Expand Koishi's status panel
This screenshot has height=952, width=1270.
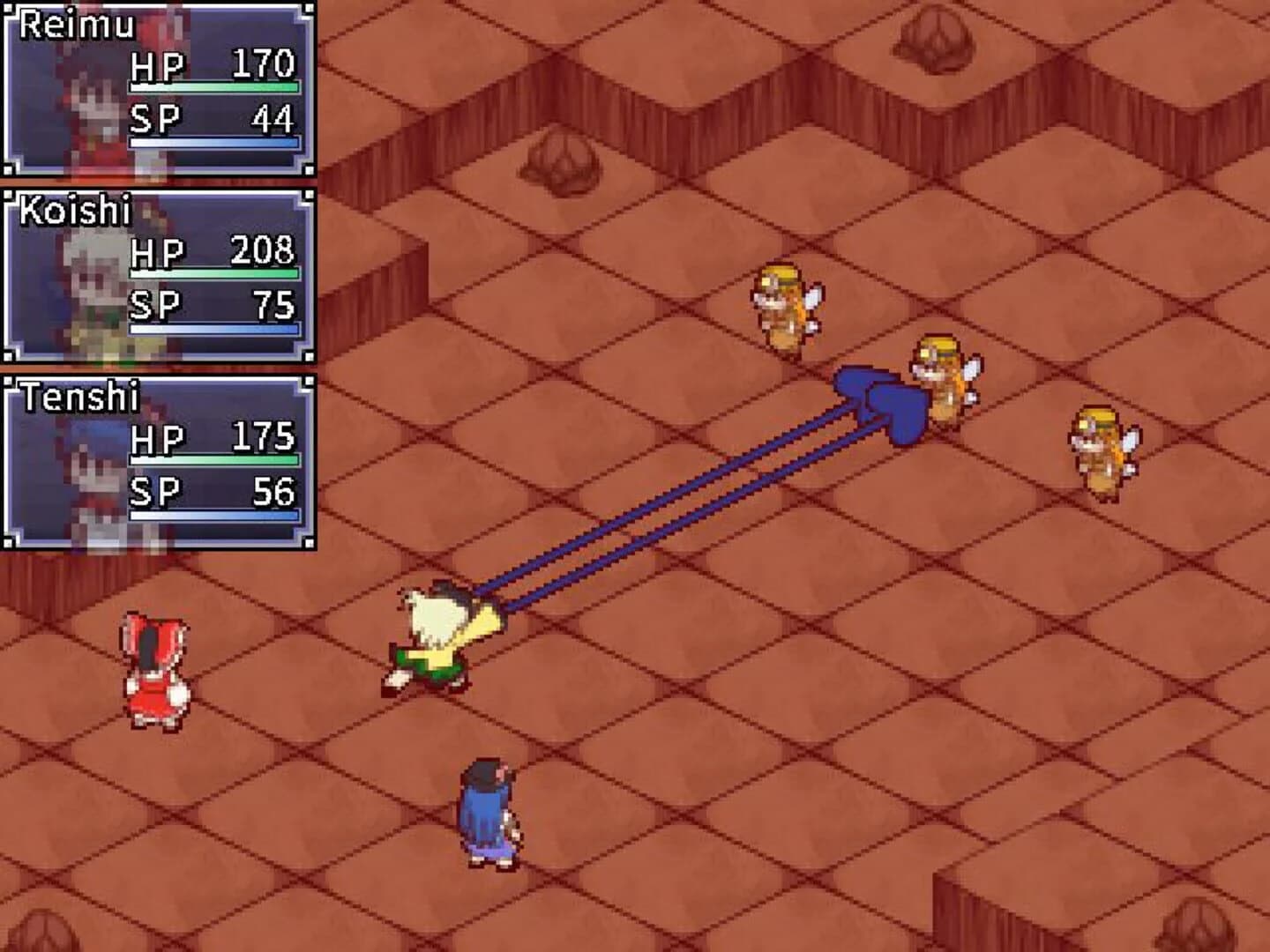[x=159, y=273]
